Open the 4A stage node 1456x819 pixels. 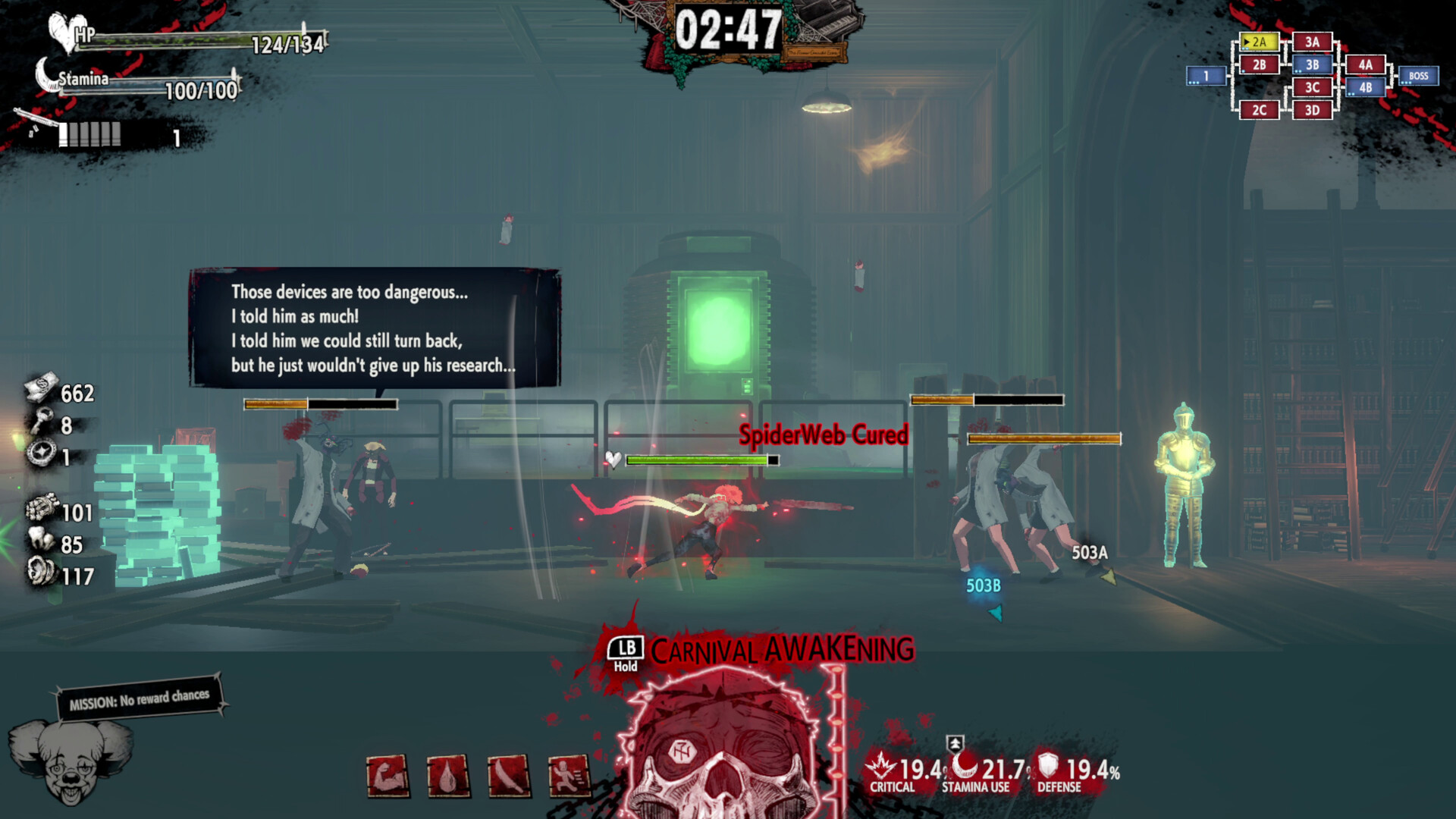point(1364,65)
